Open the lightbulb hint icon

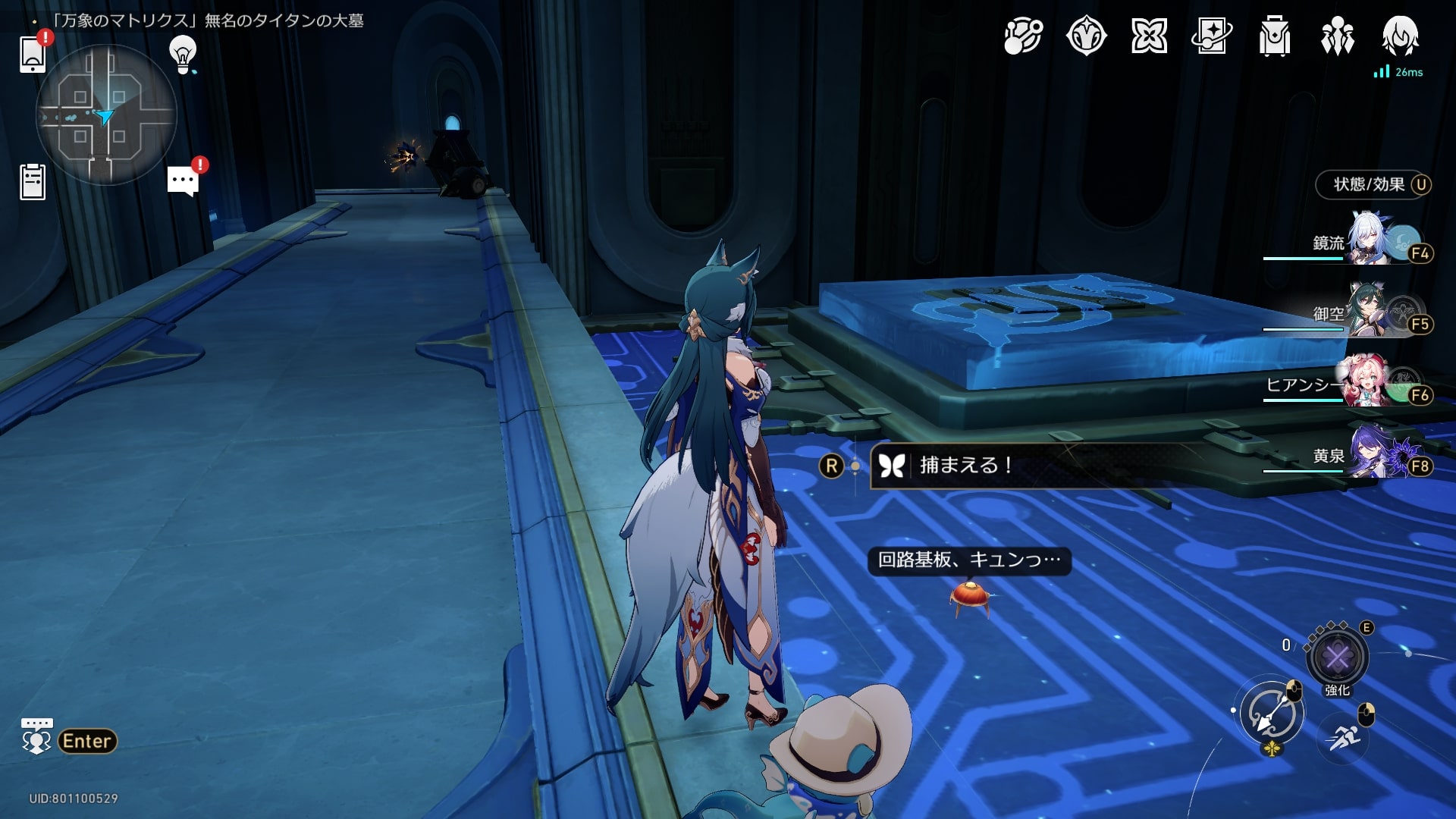click(x=183, y=54)
